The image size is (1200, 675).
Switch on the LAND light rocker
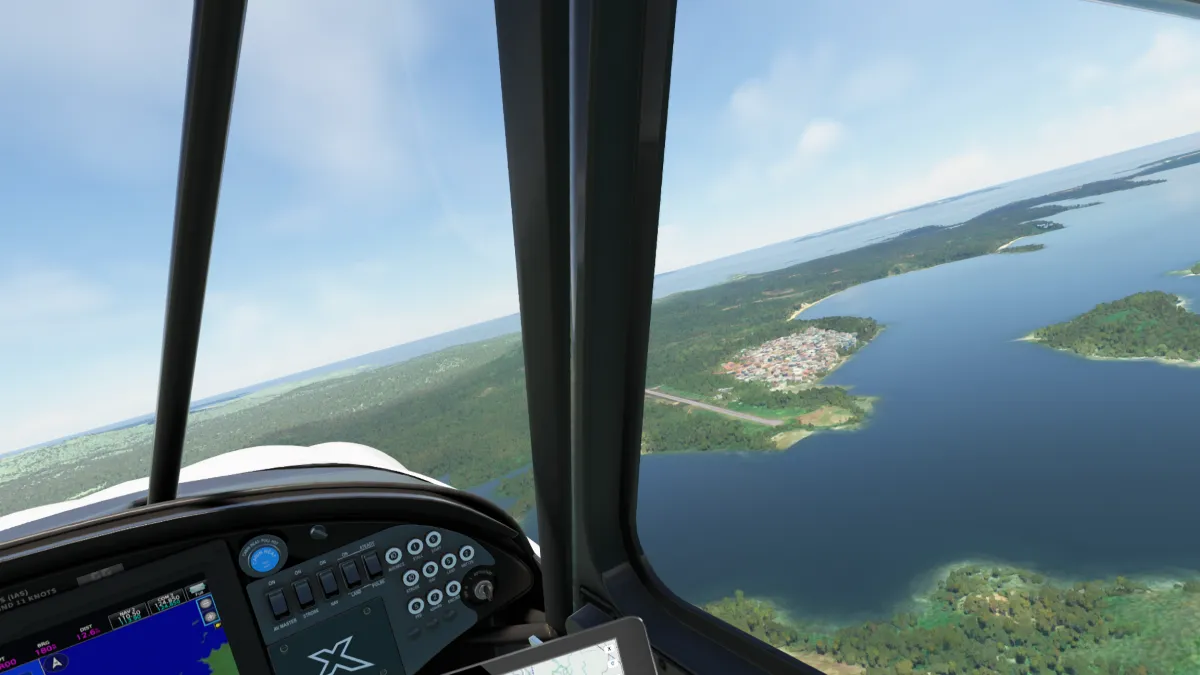coord(351,573)
